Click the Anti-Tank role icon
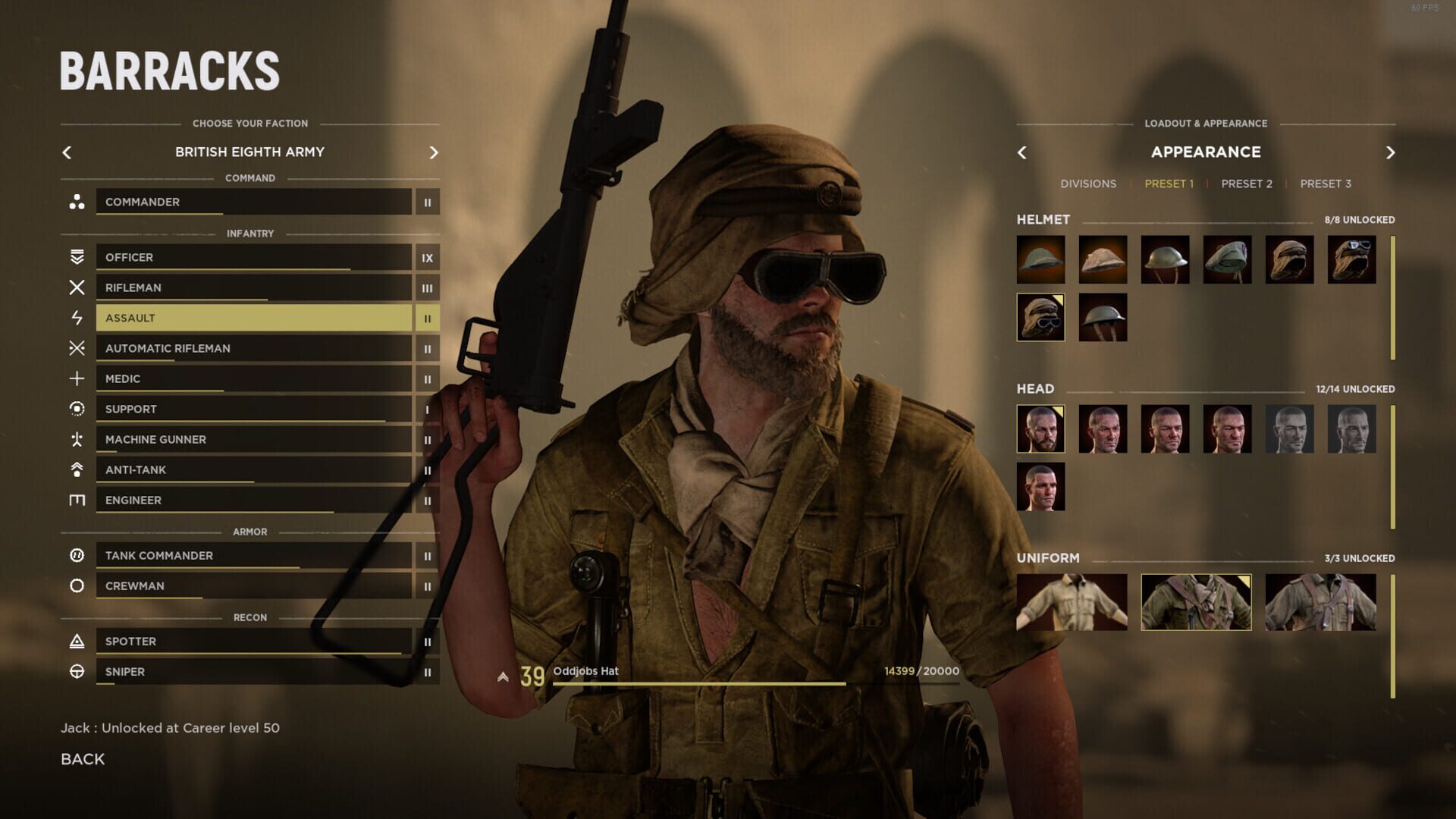 pyautogui.click(x=77, y=469)
